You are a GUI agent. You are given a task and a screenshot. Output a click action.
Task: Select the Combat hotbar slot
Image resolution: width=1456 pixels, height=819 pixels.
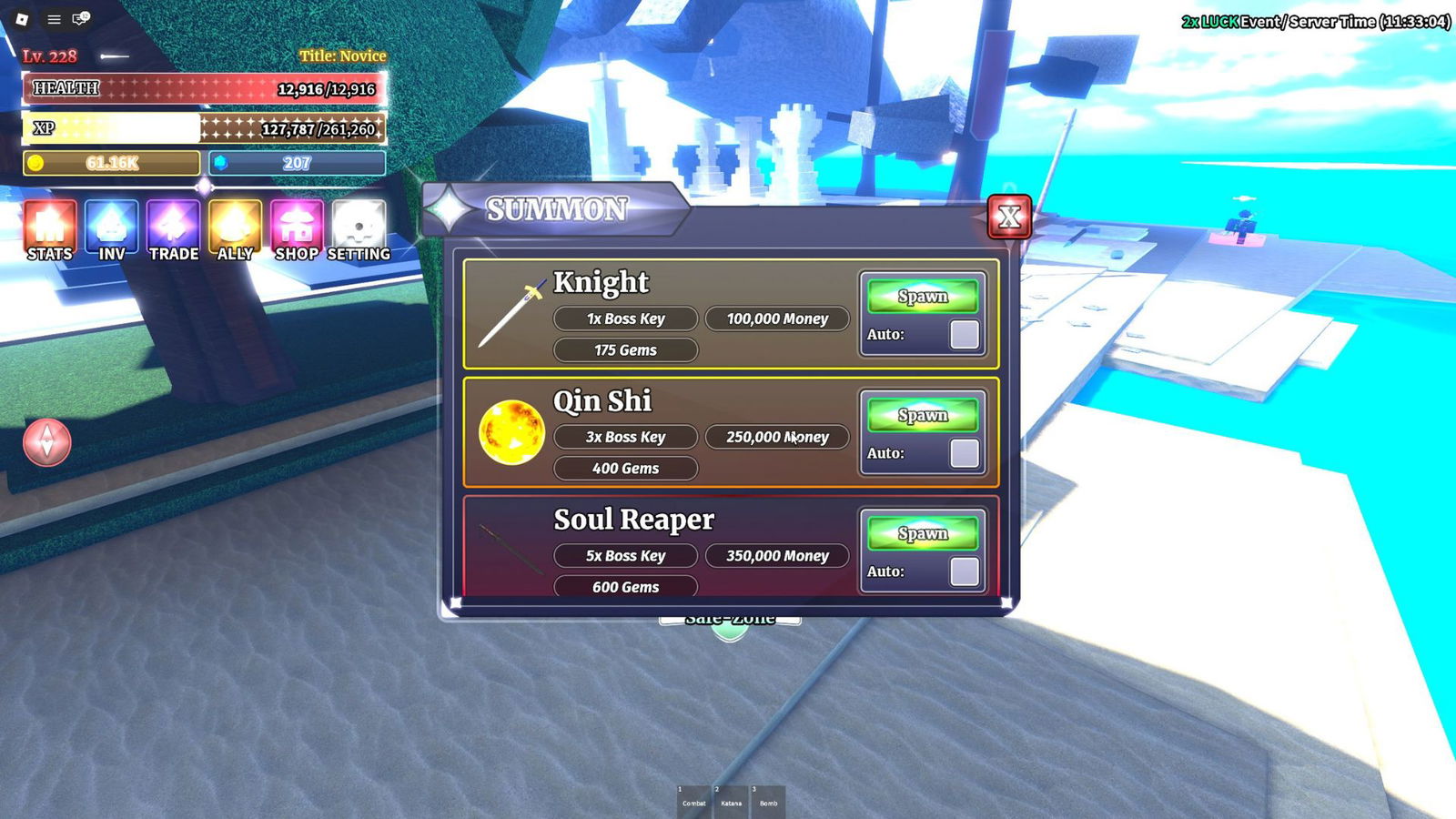[694, 801]
